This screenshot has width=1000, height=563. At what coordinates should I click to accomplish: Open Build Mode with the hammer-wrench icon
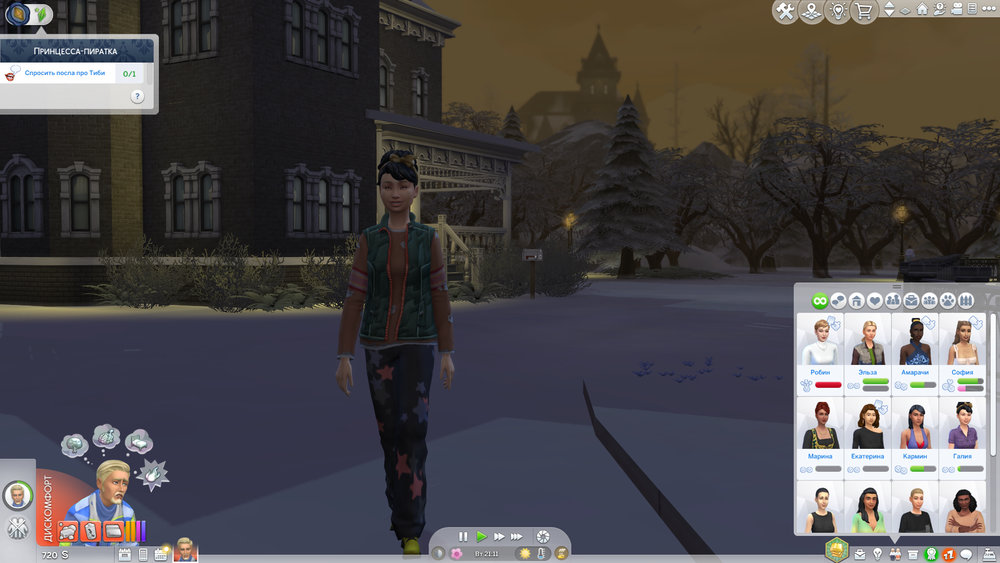coord(785,12)
